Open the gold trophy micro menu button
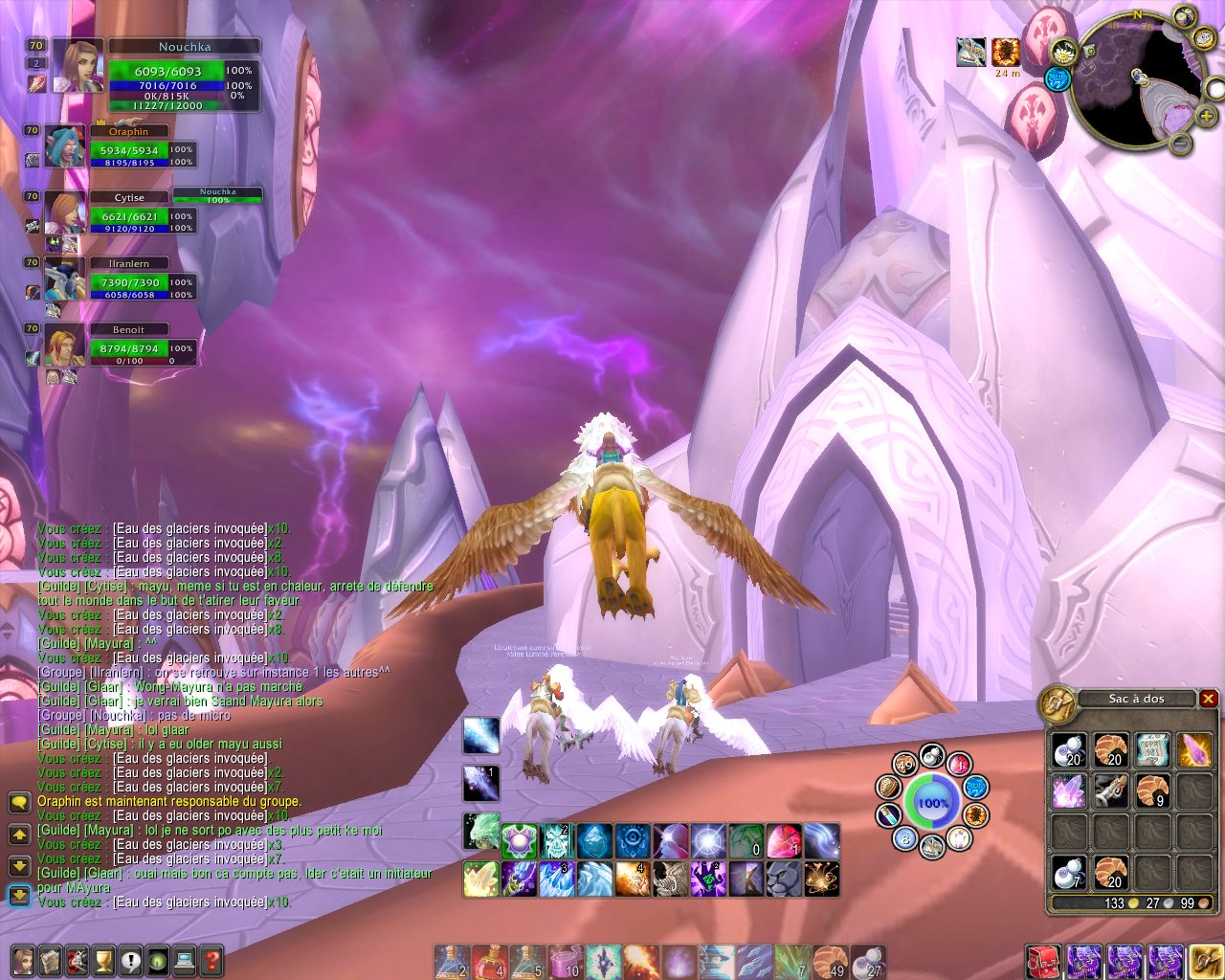 click(103, 960)
